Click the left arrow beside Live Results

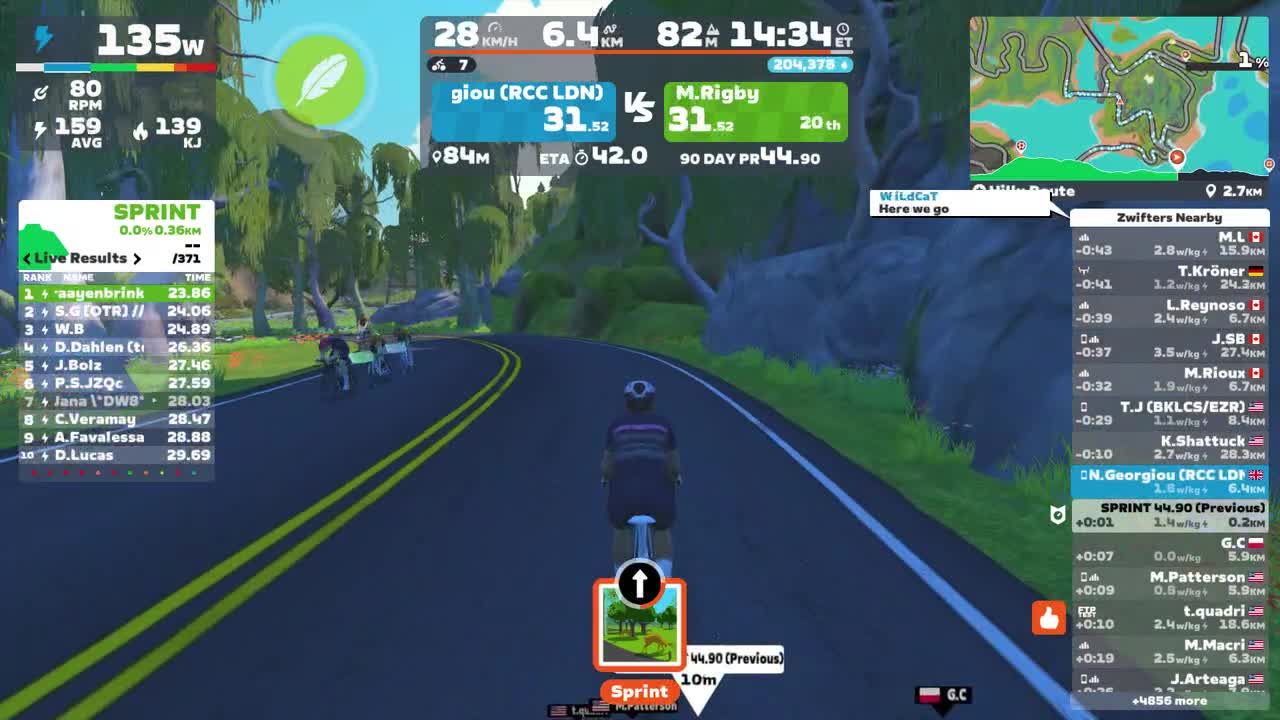pyautogui.click(x=26, y=258)
